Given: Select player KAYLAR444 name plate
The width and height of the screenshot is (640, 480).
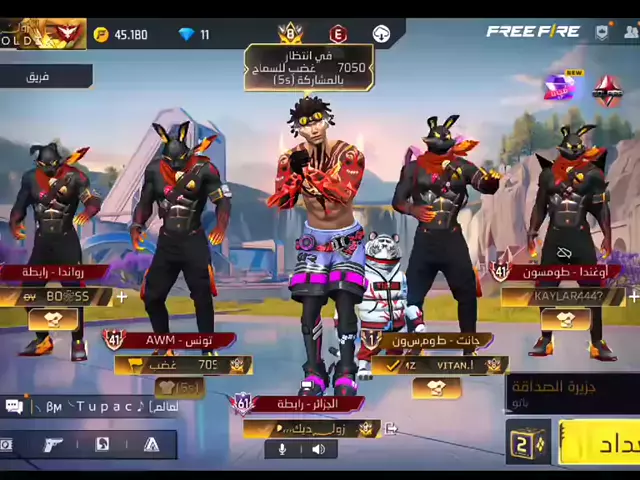Looking at the screenshot, I should (x=562, y=297).
